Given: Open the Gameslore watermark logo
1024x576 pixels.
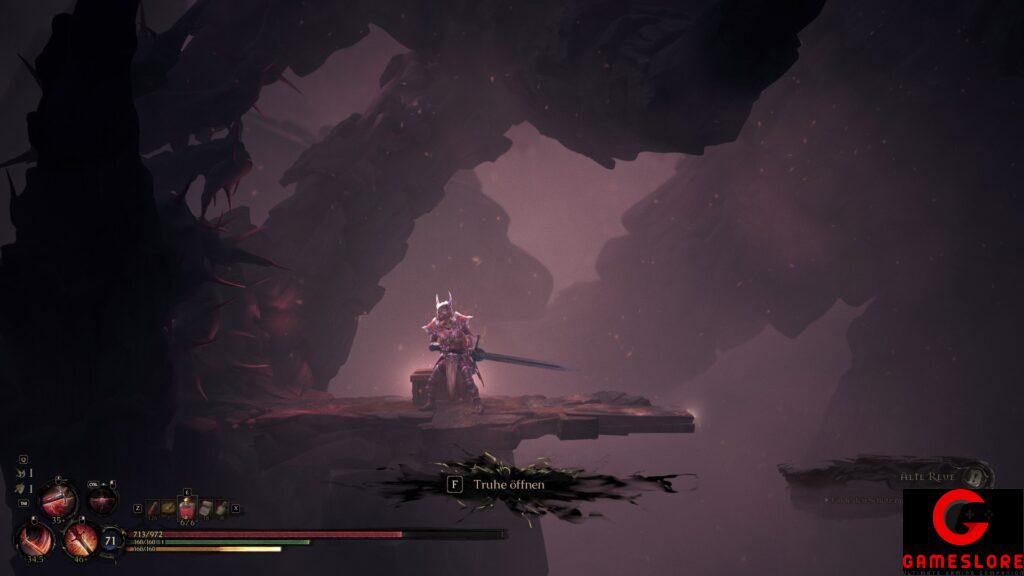Looking at the screenshot, I should [962, 532].
